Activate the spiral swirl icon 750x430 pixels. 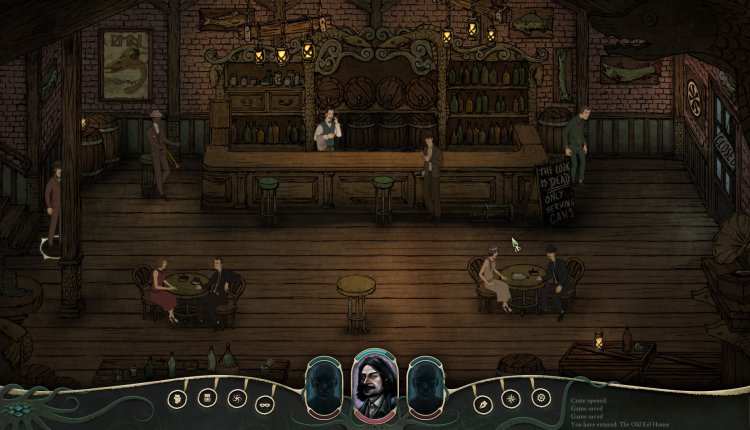tap(237, 399)
